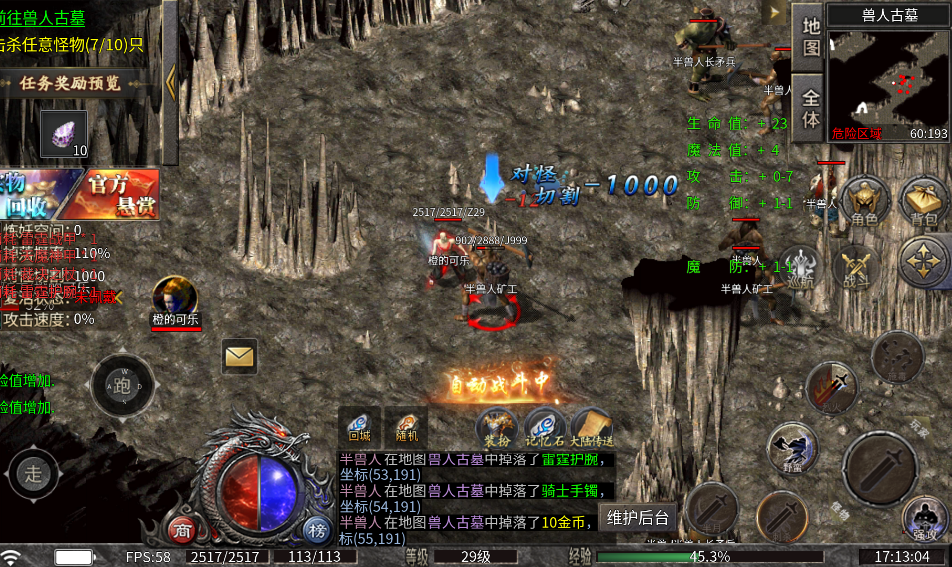
Task: Use the 随机 random teleport scroll
Action: pyautogui.click(x=406, y=425)
